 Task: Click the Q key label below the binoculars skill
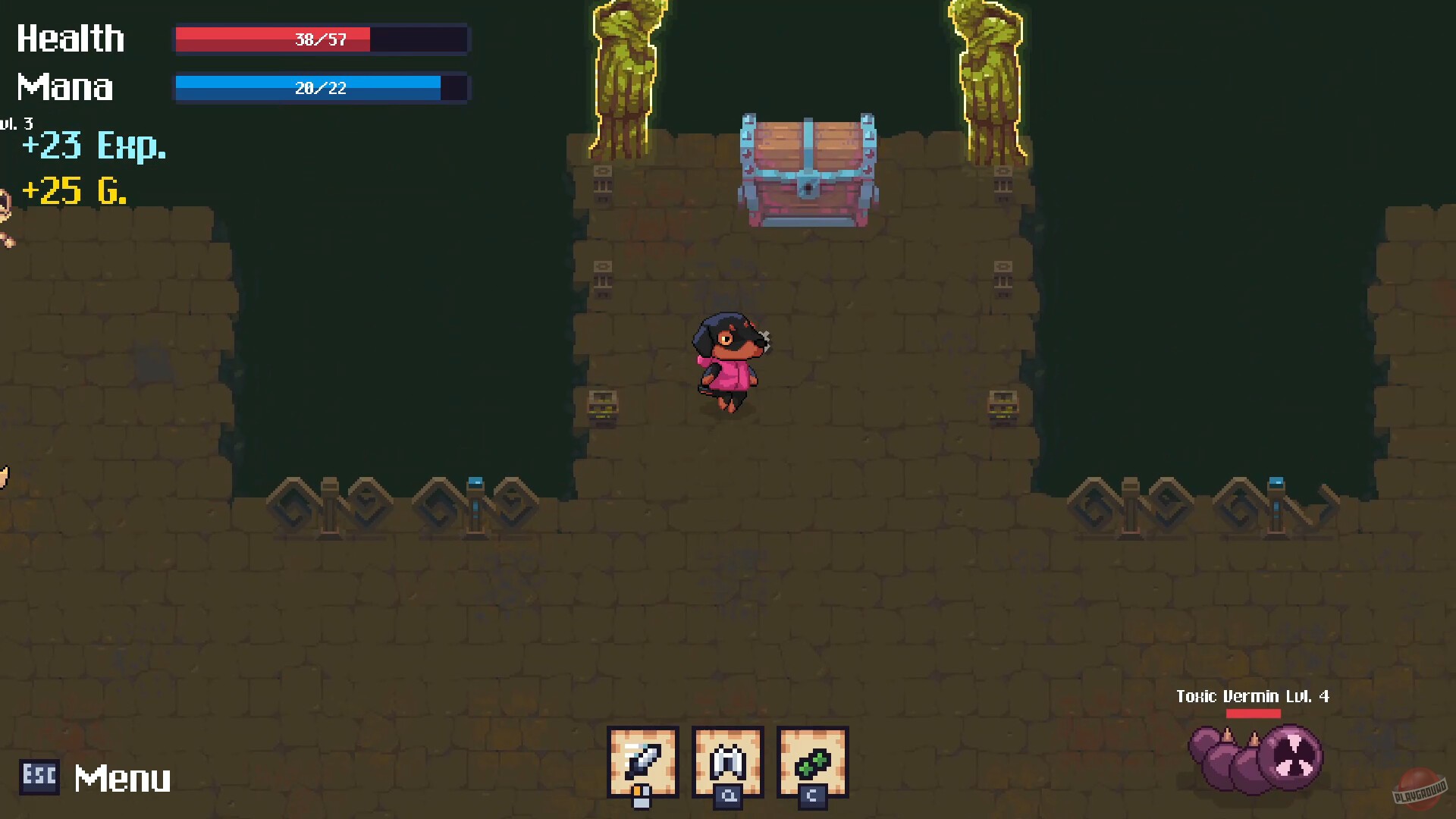coord(726,798)
